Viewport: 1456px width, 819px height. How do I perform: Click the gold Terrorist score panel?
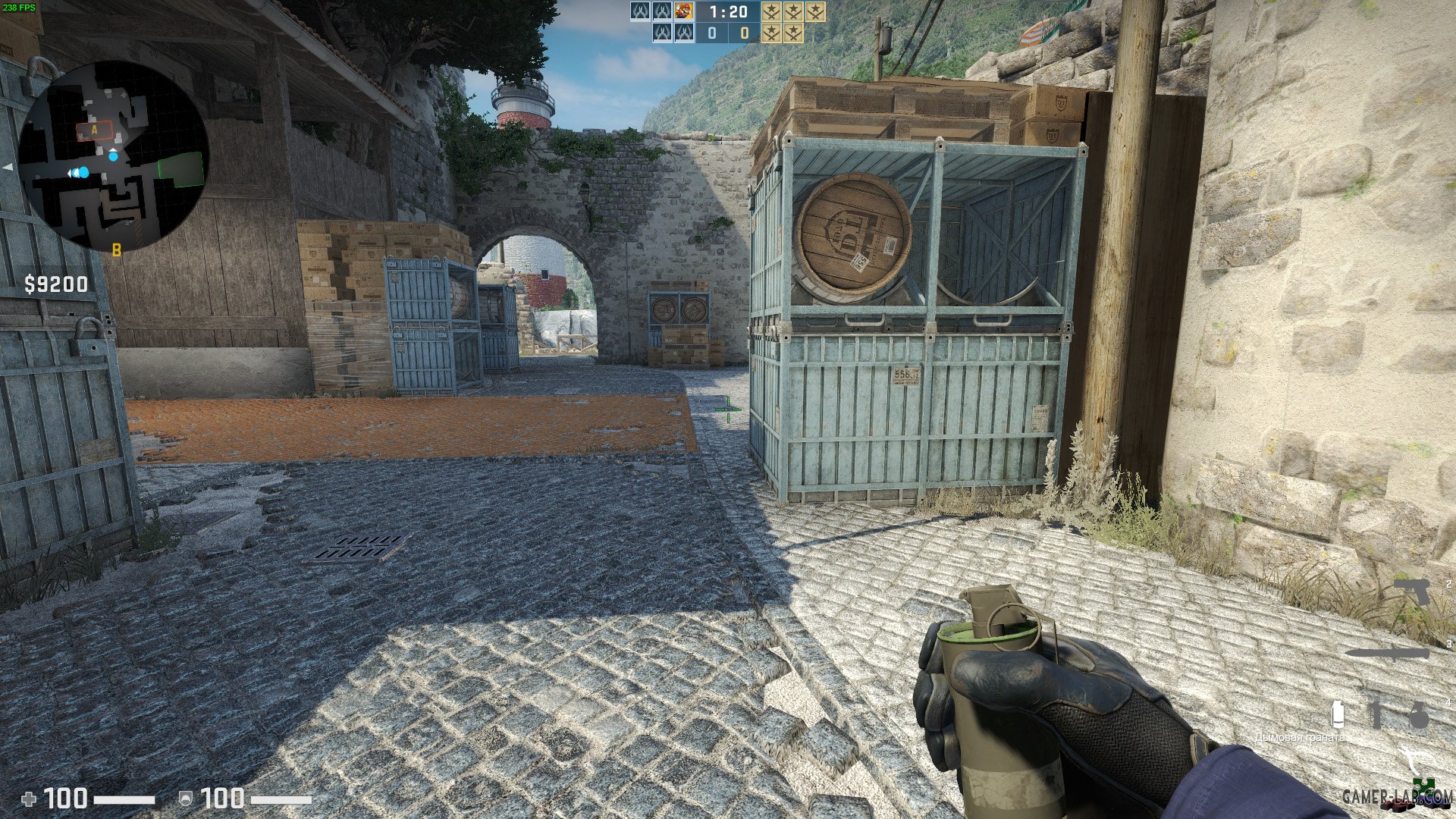pos(745,33)
